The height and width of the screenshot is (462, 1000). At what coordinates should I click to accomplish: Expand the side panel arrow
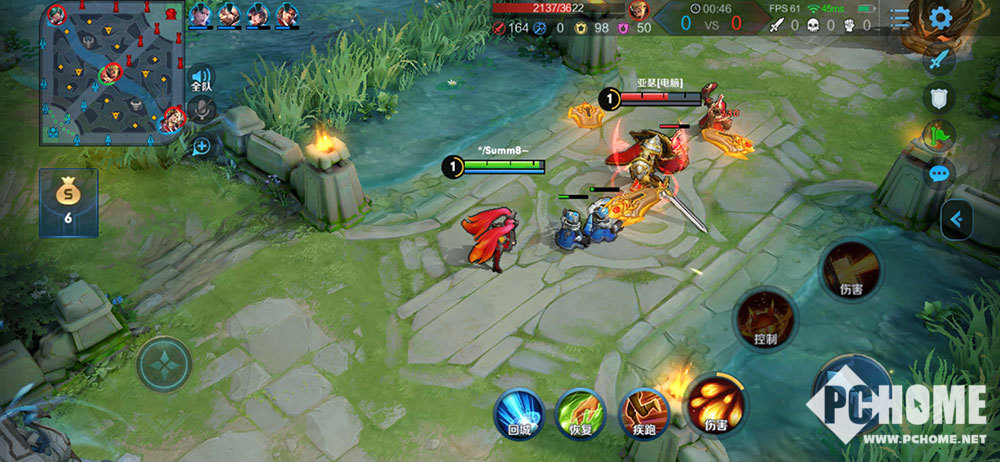click(x=956, y=219)
